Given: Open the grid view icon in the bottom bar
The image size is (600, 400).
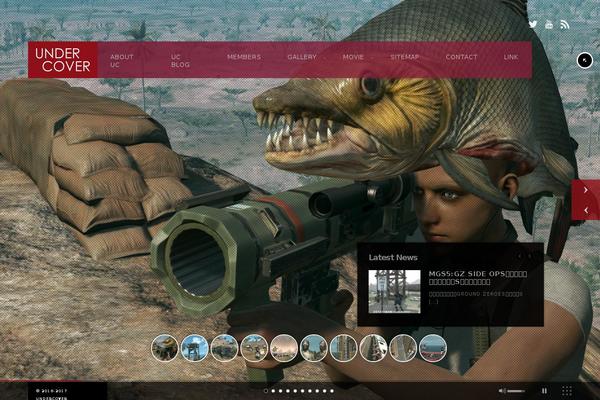Looking at the screenshot, I should [x=567, y=391].
